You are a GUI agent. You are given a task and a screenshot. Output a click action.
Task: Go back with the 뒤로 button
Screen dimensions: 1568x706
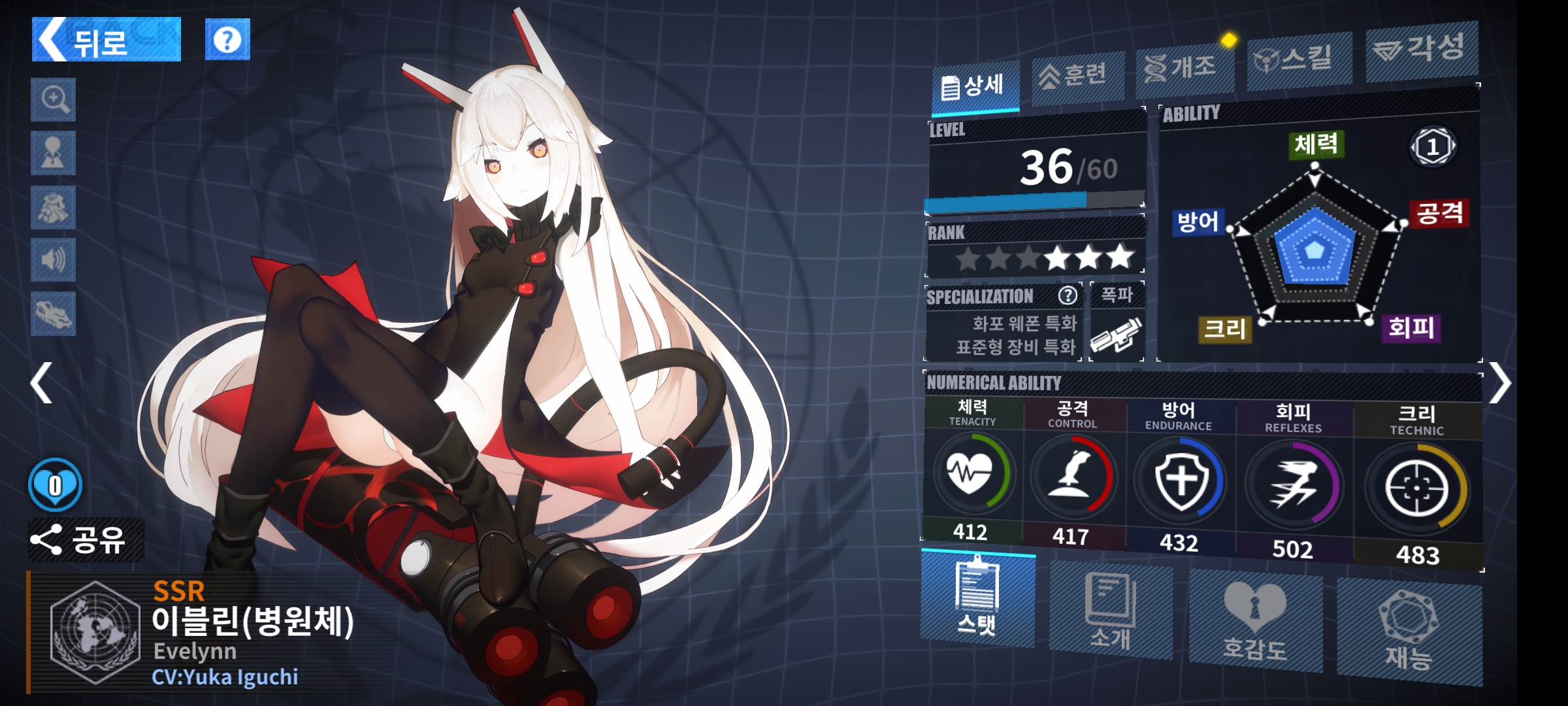[106, 40]
